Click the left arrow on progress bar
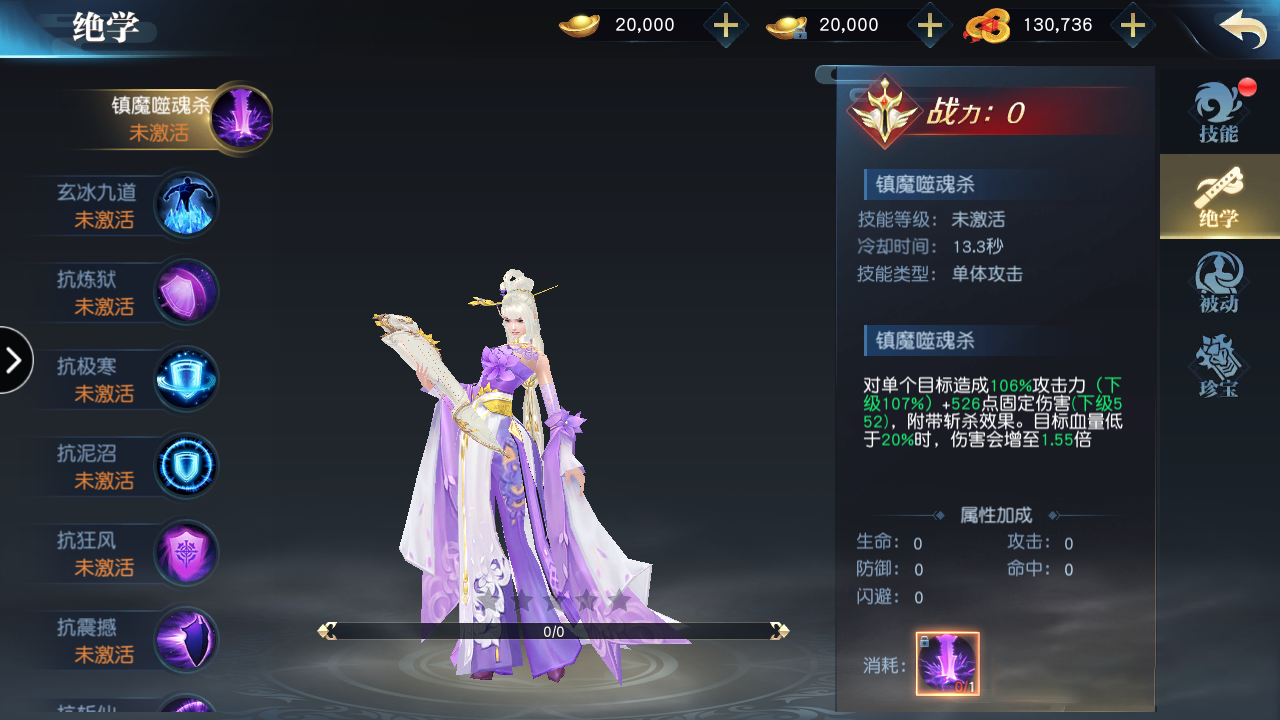 click(x=328, y=630)
